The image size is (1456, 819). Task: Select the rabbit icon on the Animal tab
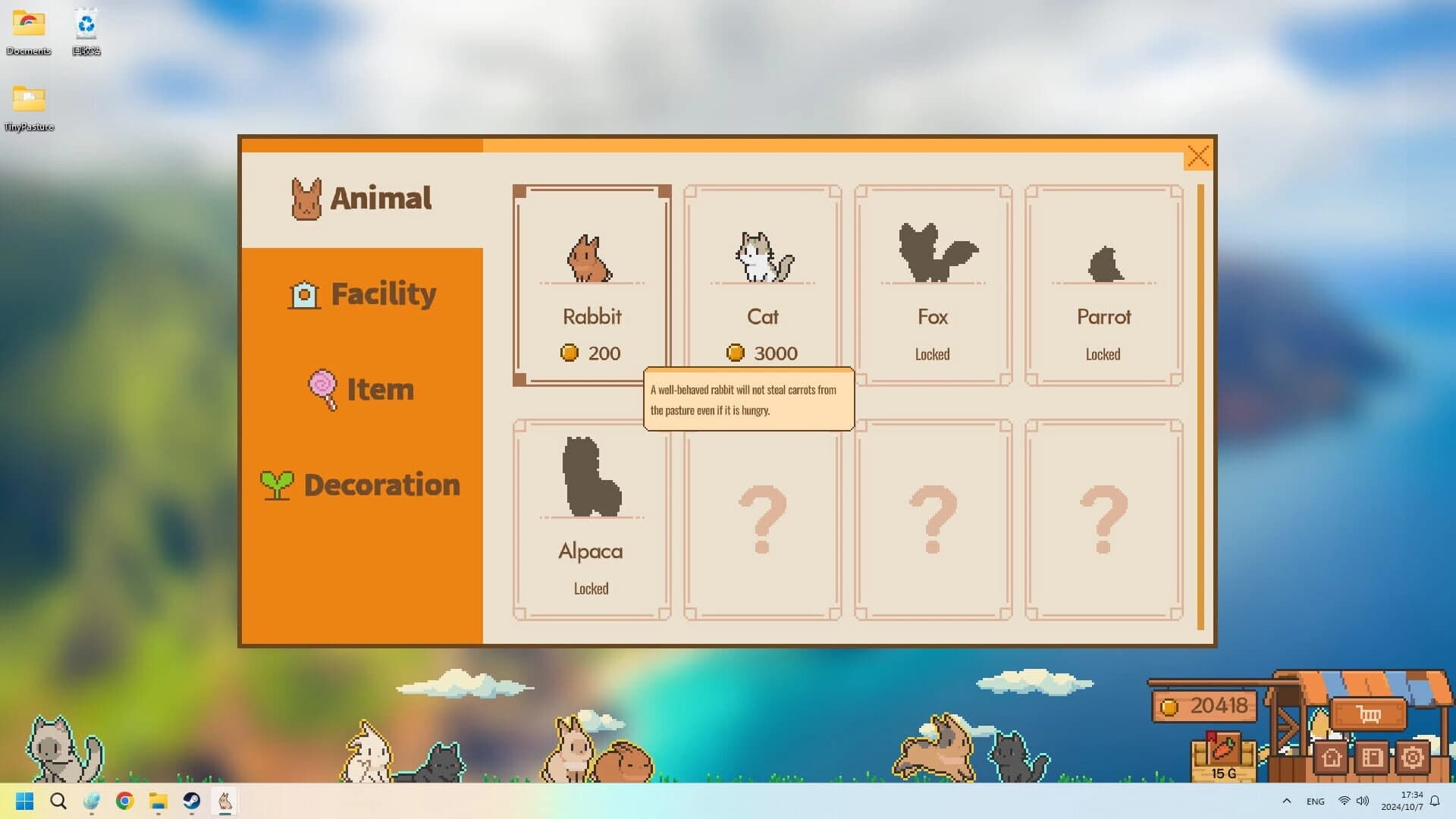click(x=306, y=198)
